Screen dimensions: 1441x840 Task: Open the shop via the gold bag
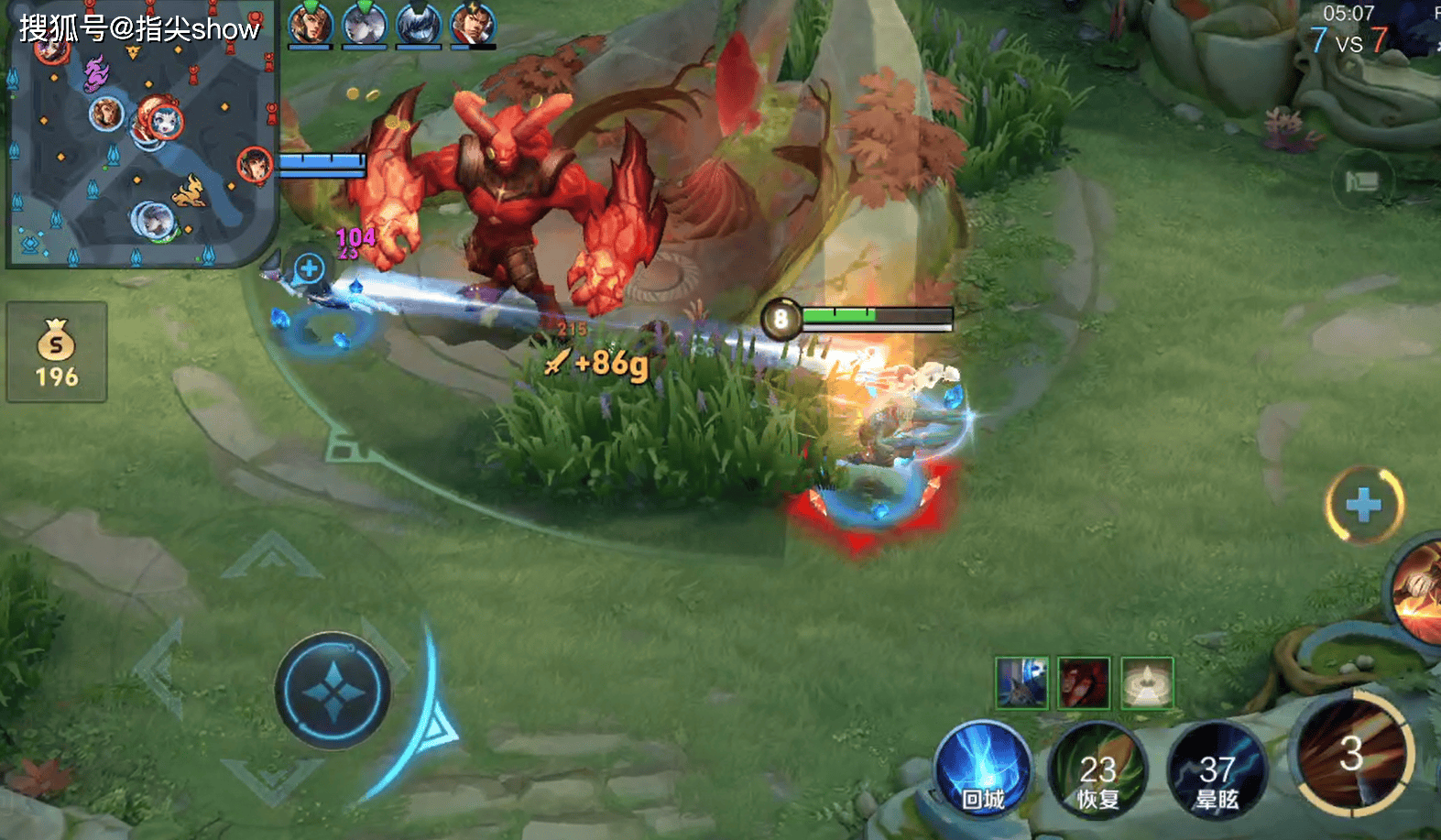[57, 352]
